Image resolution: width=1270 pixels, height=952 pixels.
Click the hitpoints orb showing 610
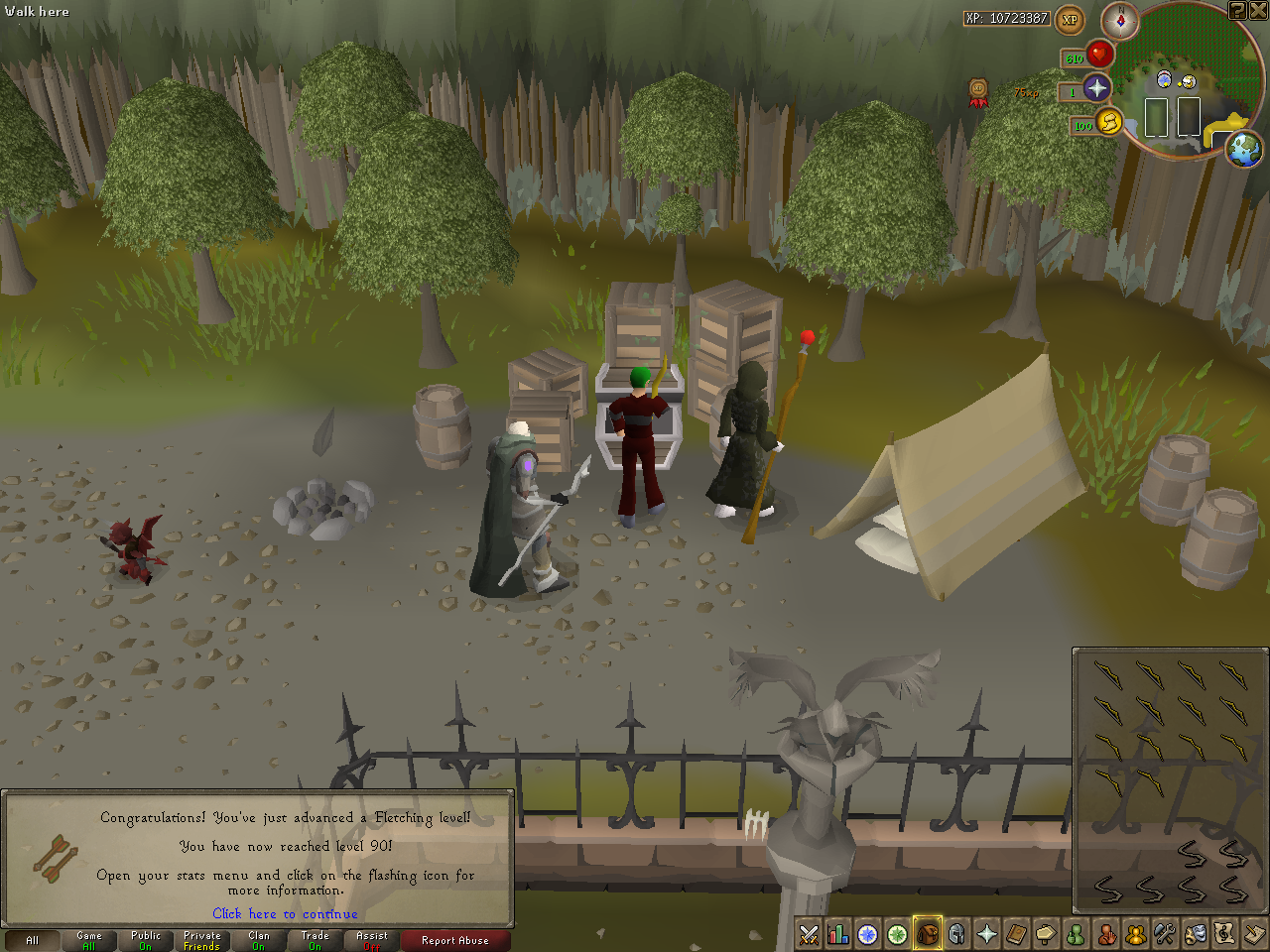pyautogui.click(x=1100, y=55)
